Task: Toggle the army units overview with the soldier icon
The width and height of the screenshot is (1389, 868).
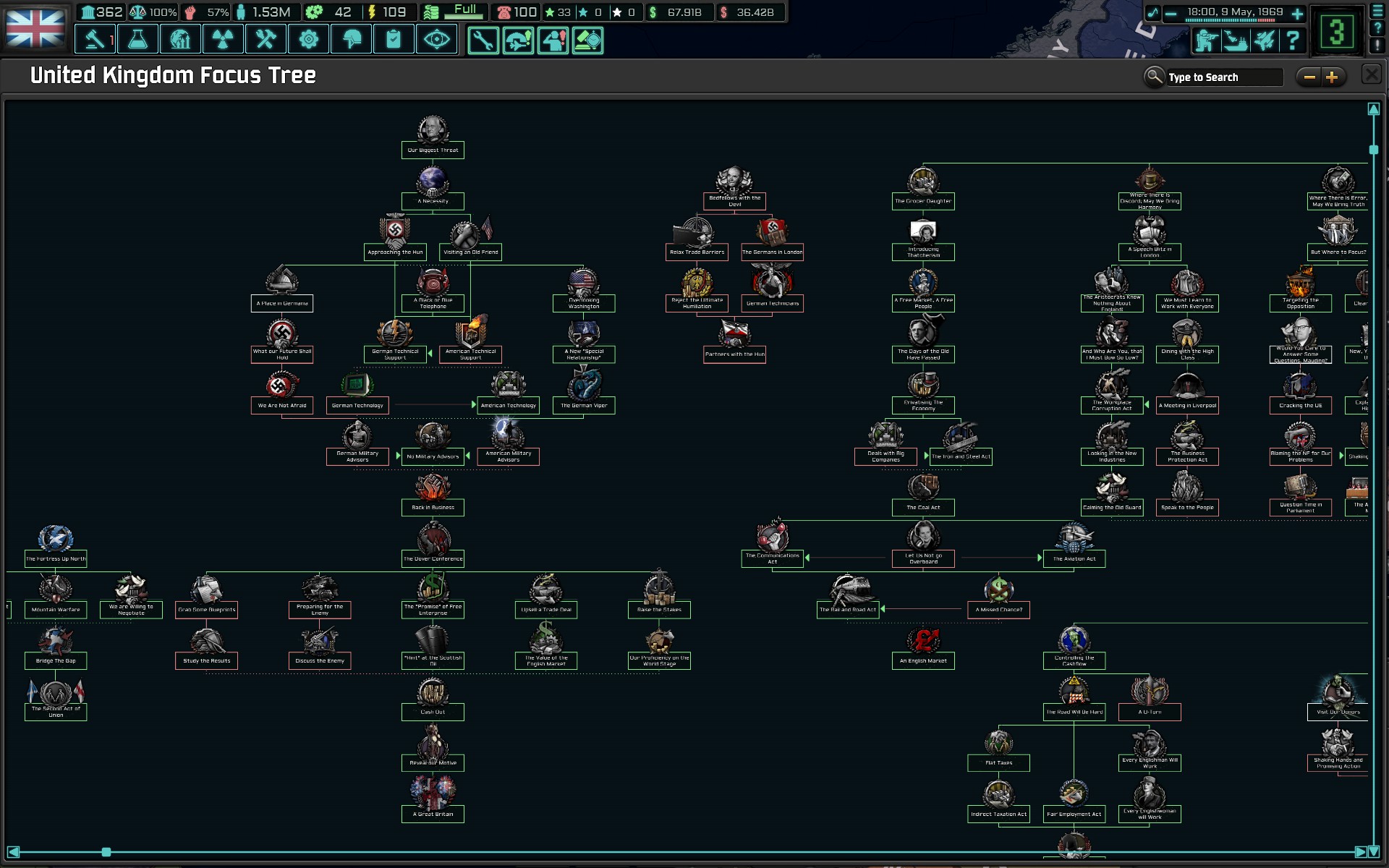Action: (1207, 41)
